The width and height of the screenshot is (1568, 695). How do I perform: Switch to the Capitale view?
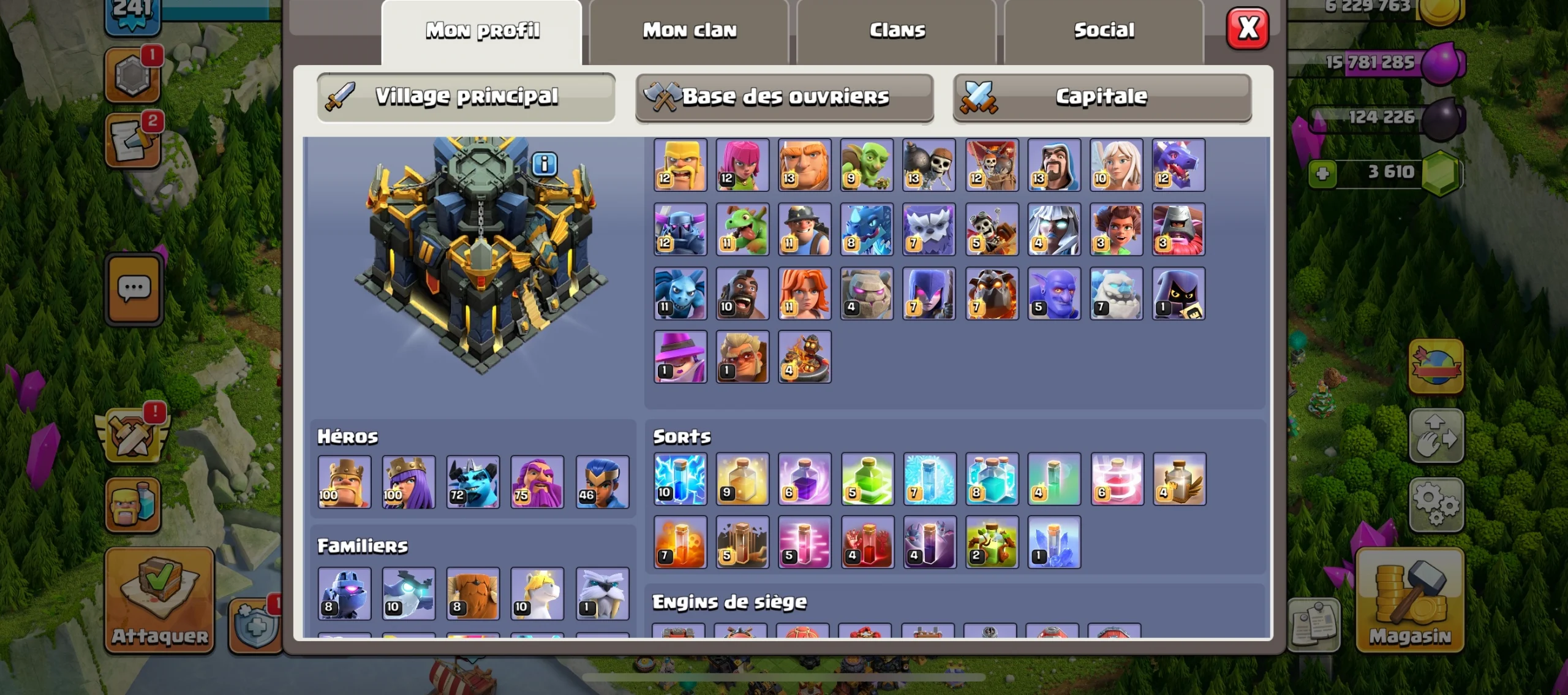[x=1102, y=96]
